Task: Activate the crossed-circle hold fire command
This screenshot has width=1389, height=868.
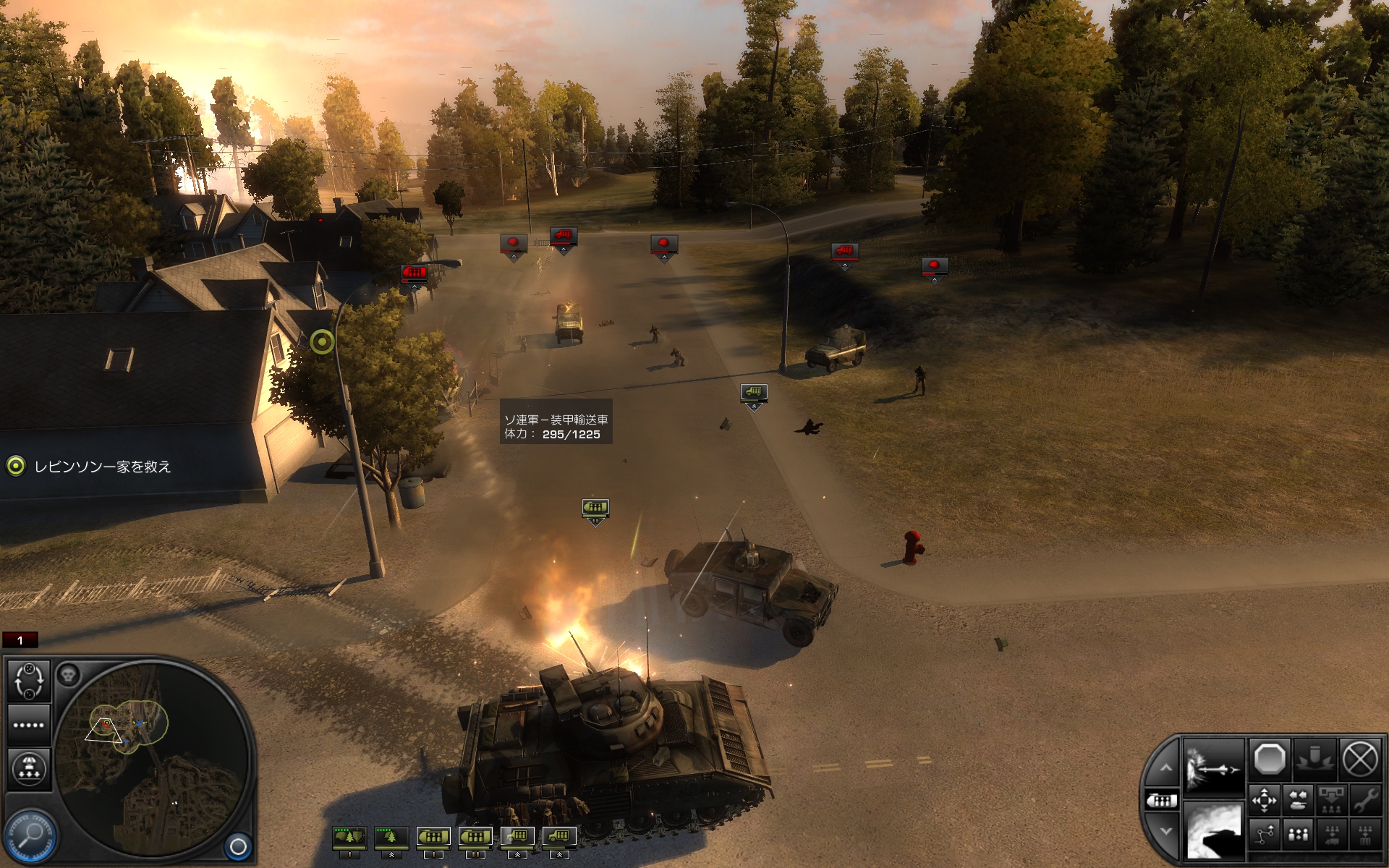Action: [x=1359, y=759]
